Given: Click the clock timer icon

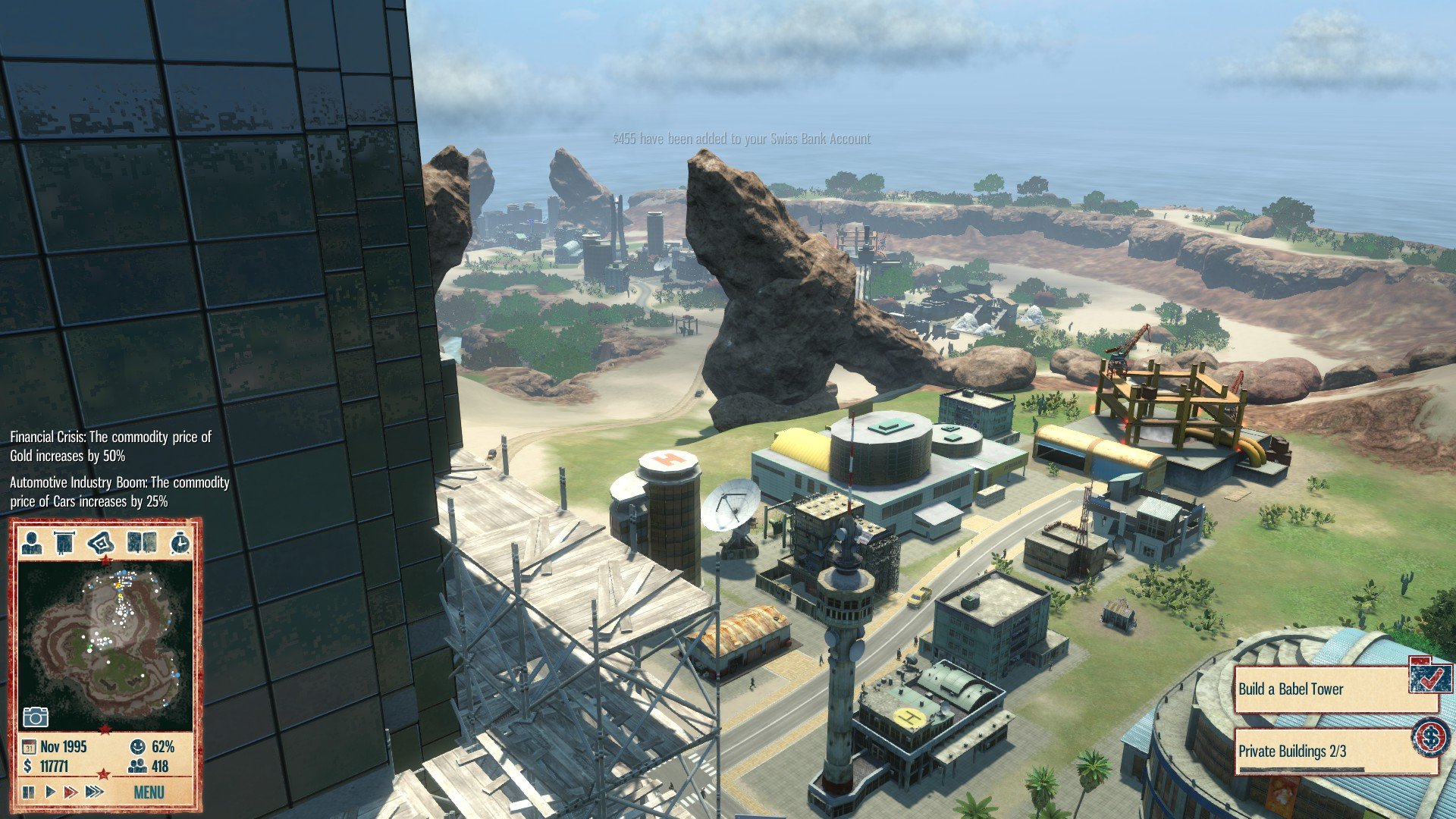Looking at the screenshot, I should (x=180, y=543).
